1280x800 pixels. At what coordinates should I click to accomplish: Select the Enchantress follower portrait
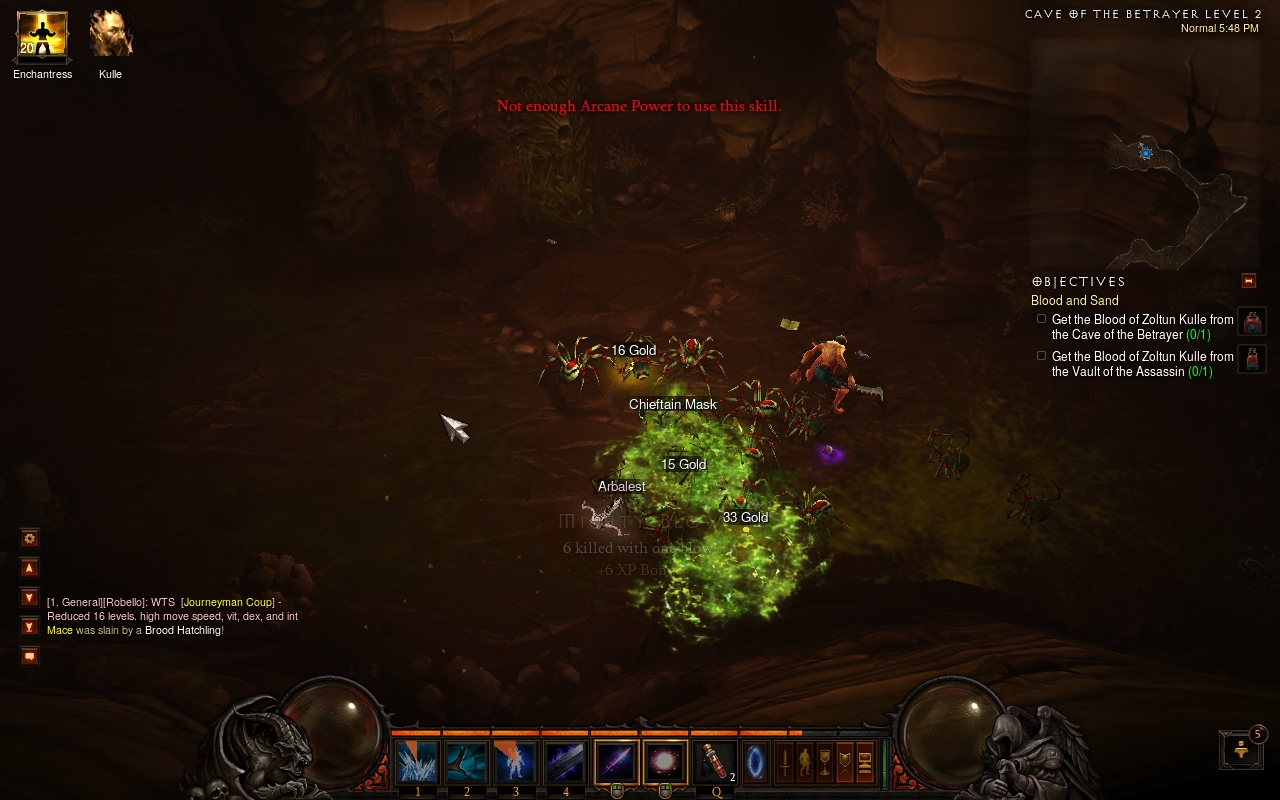(x=42, y=35)
